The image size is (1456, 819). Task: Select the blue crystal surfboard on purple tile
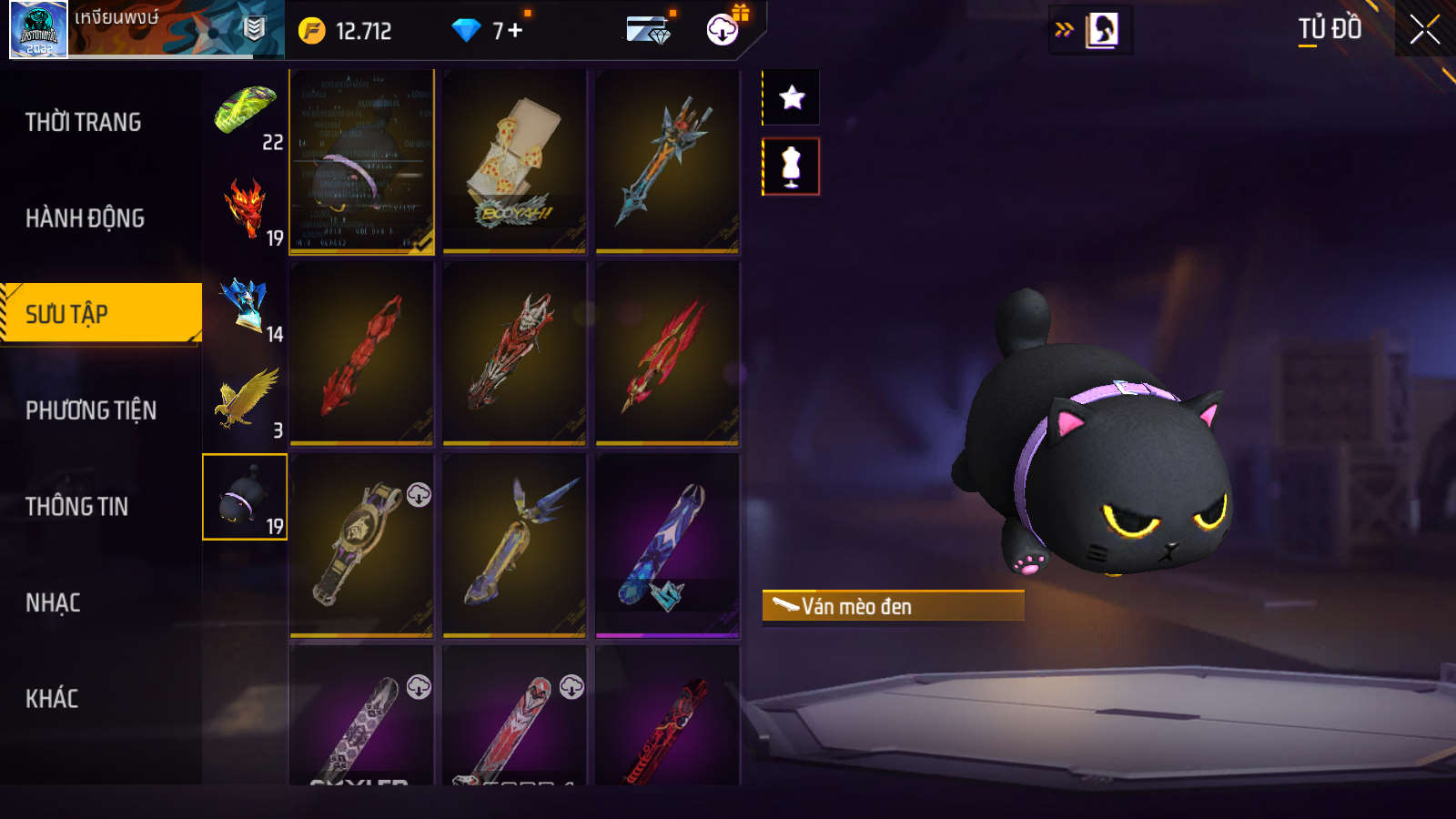(x=667, y=544)
